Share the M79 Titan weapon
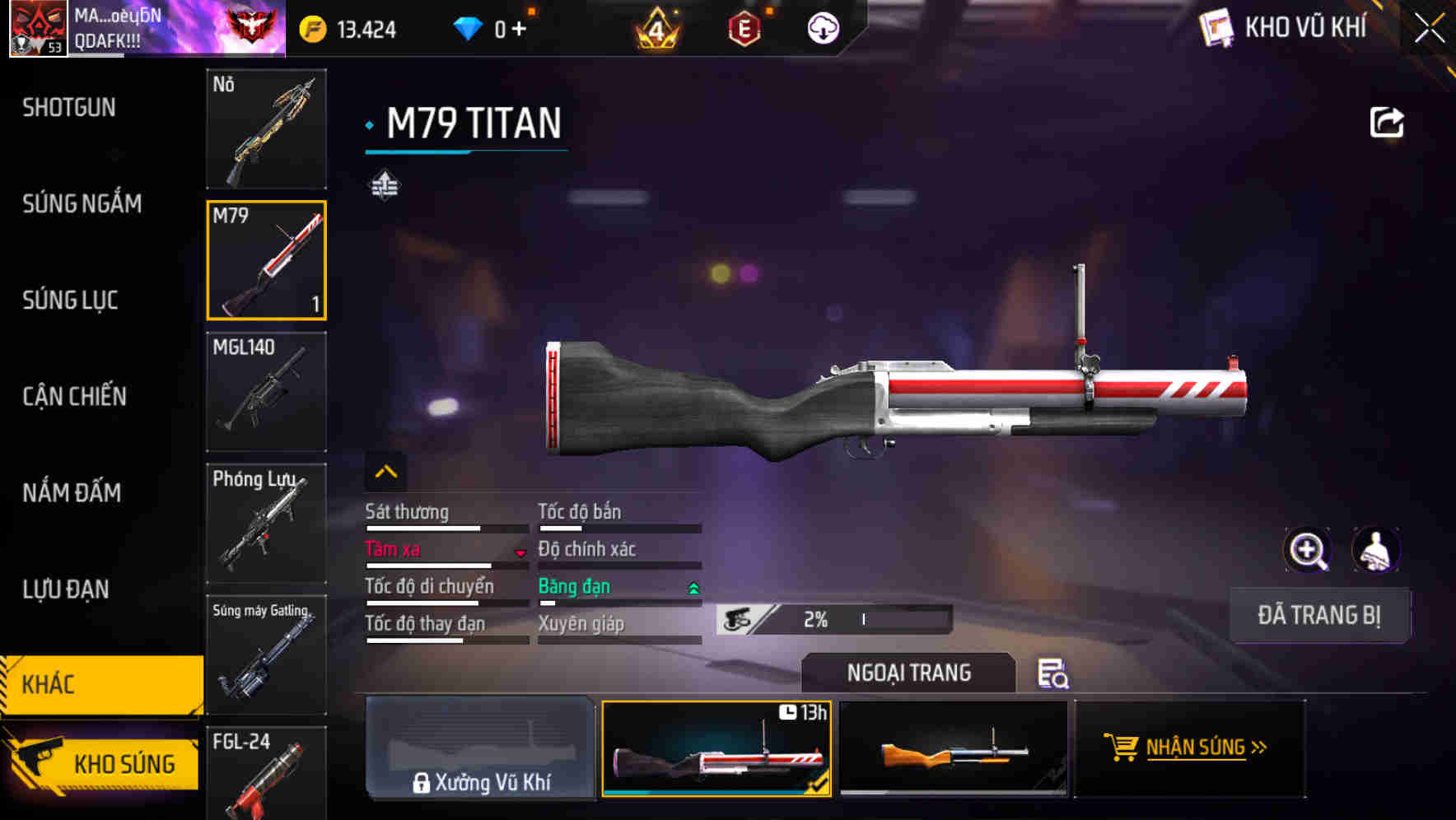1456x820 pixels. tap(1387, 121)
